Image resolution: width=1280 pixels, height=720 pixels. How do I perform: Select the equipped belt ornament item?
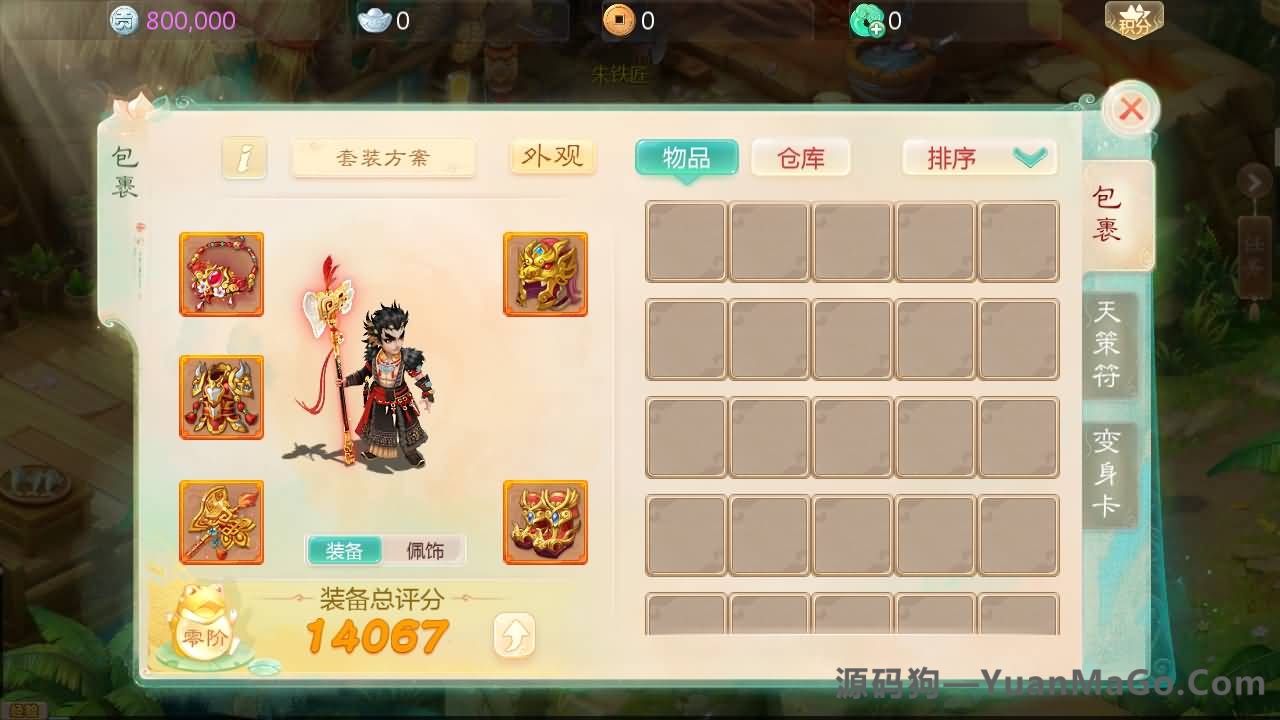(x=546, y=522)
